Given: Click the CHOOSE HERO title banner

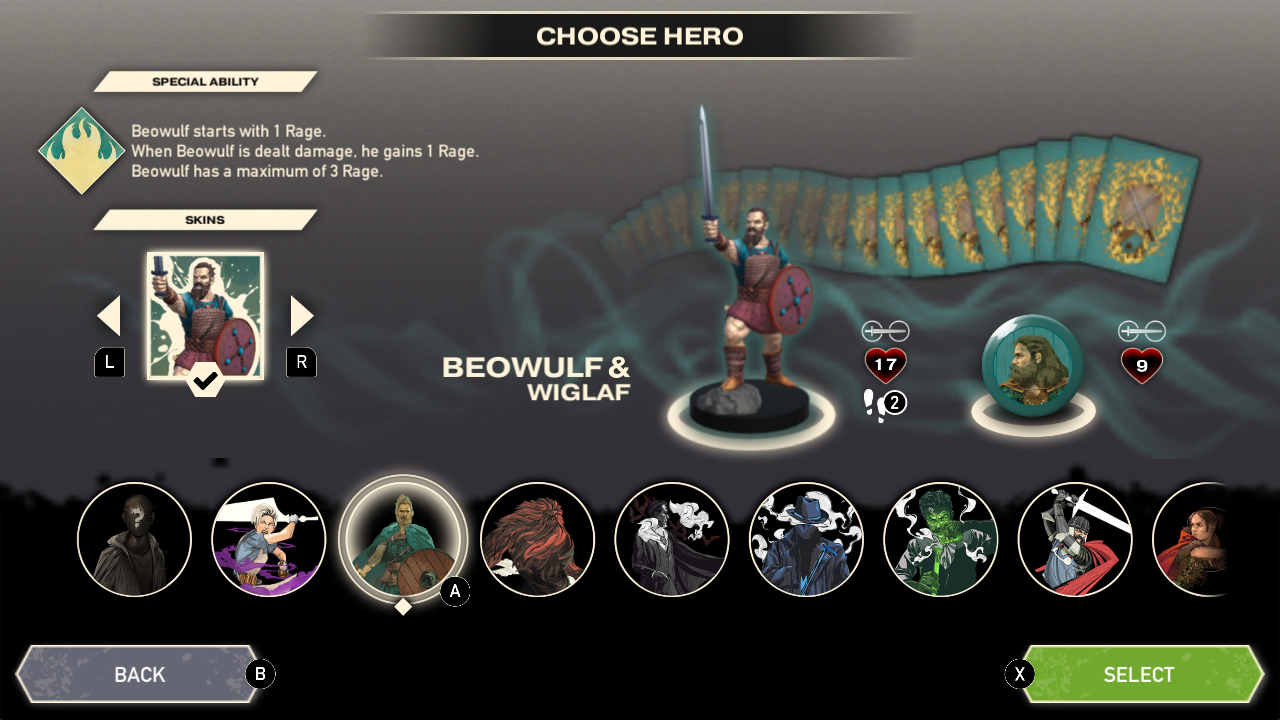Looking at the screenshot, I should (x=640, y=35).
